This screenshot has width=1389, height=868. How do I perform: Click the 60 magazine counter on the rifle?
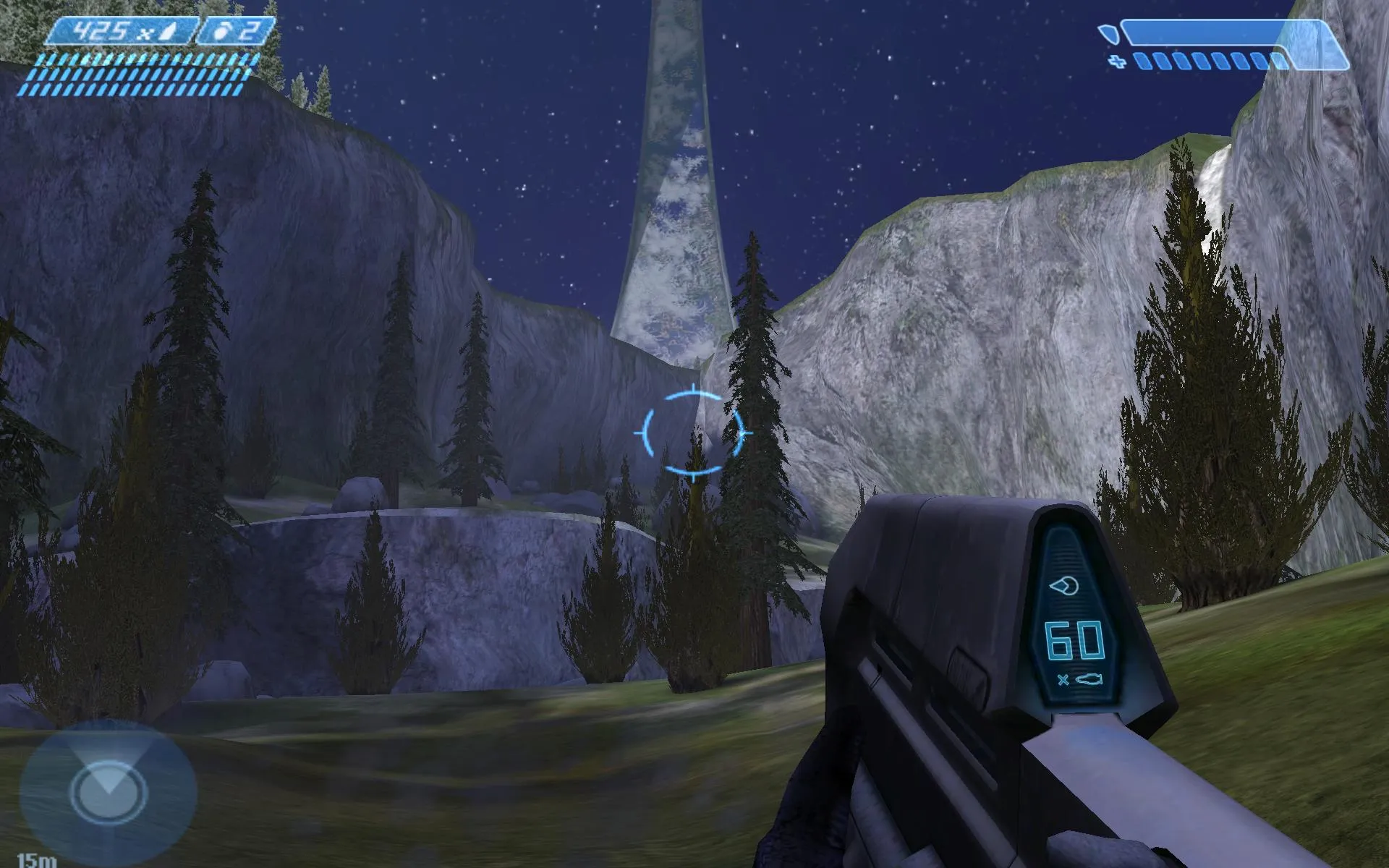pos(1074,640)
